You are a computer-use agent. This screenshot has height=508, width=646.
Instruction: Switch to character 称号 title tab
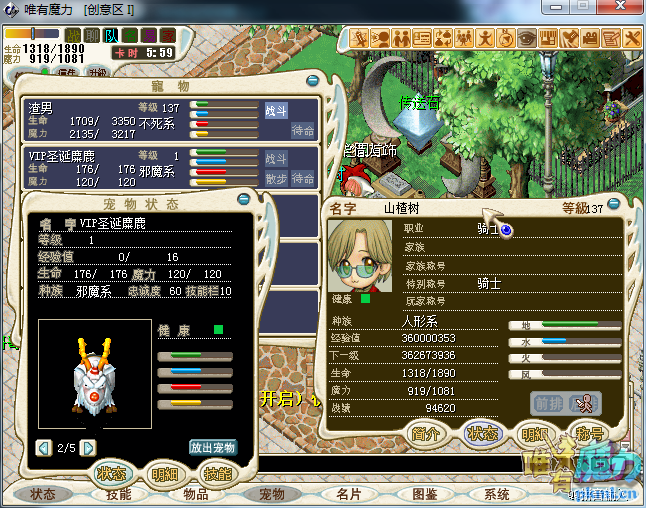tap(591, 433)
